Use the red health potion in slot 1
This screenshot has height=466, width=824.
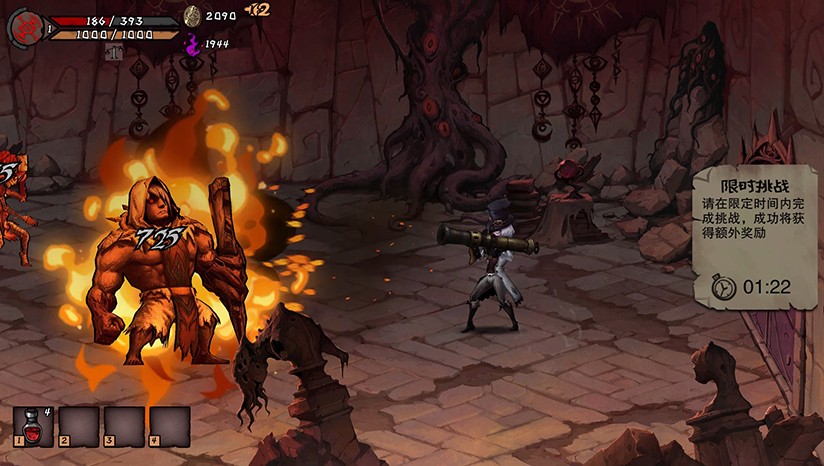[x=33, y=425]
